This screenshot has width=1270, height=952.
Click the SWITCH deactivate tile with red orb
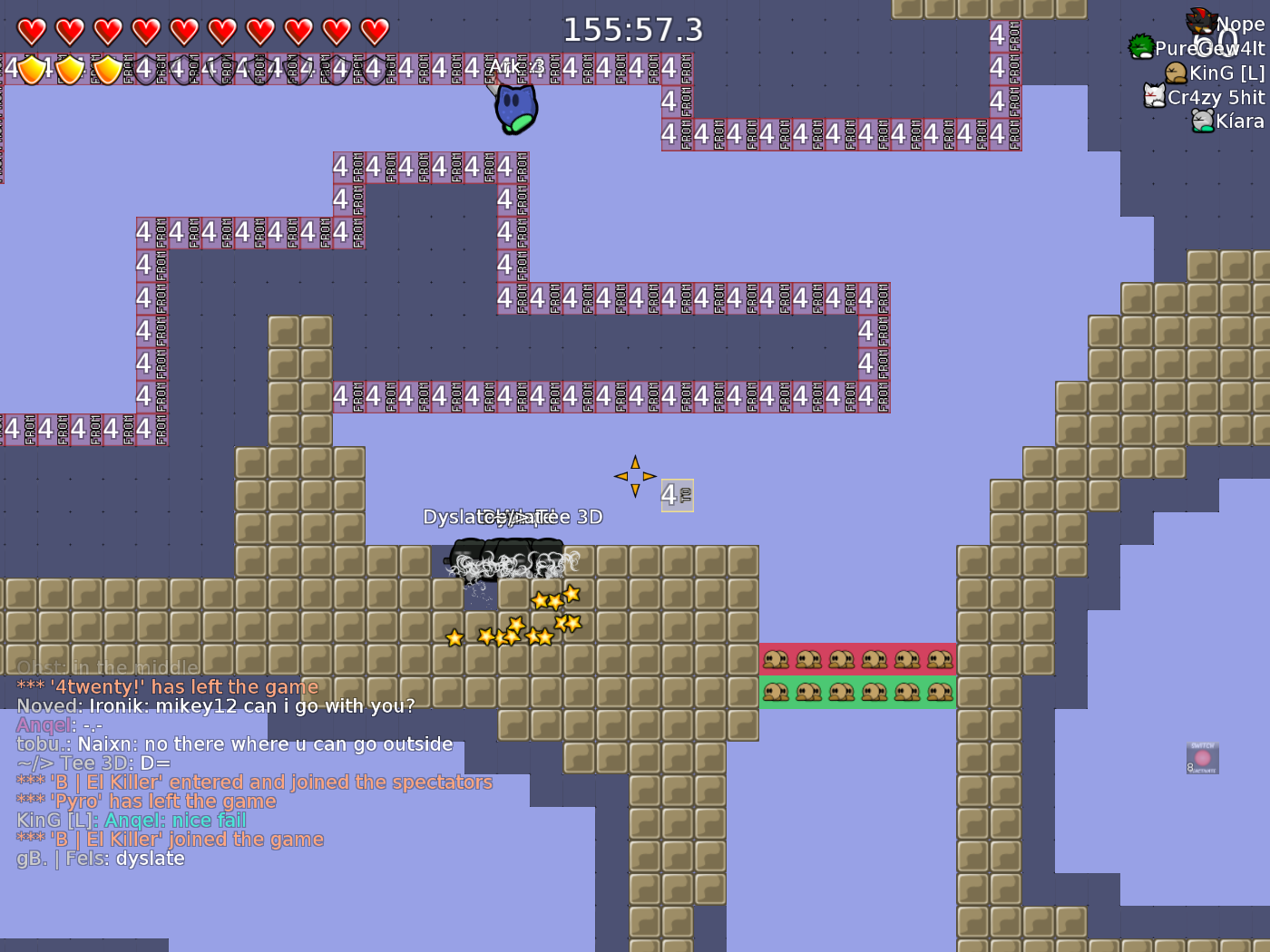coord(1202,757)
